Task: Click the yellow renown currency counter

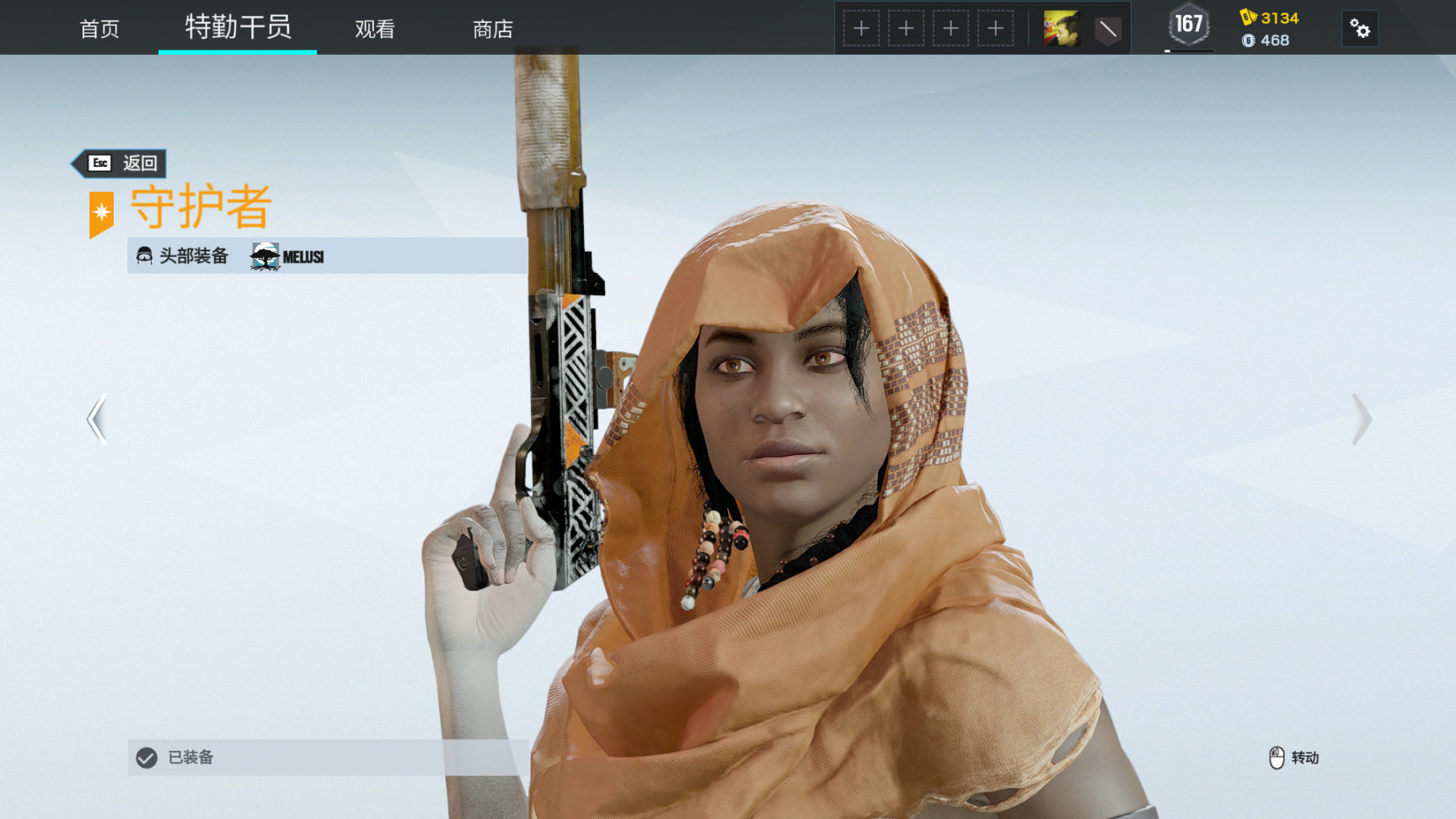Action: (x=1270, y=18)
